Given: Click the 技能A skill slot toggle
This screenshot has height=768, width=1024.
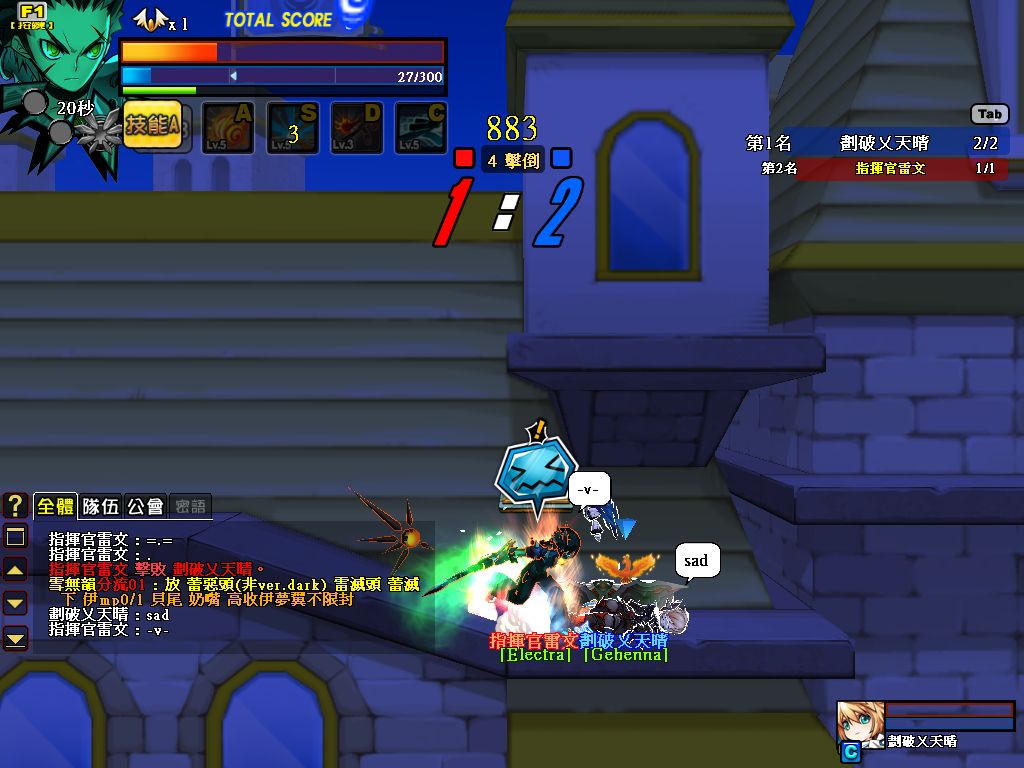Looking at the screenshot, I should pyautogui.click(x=153, y=126).
